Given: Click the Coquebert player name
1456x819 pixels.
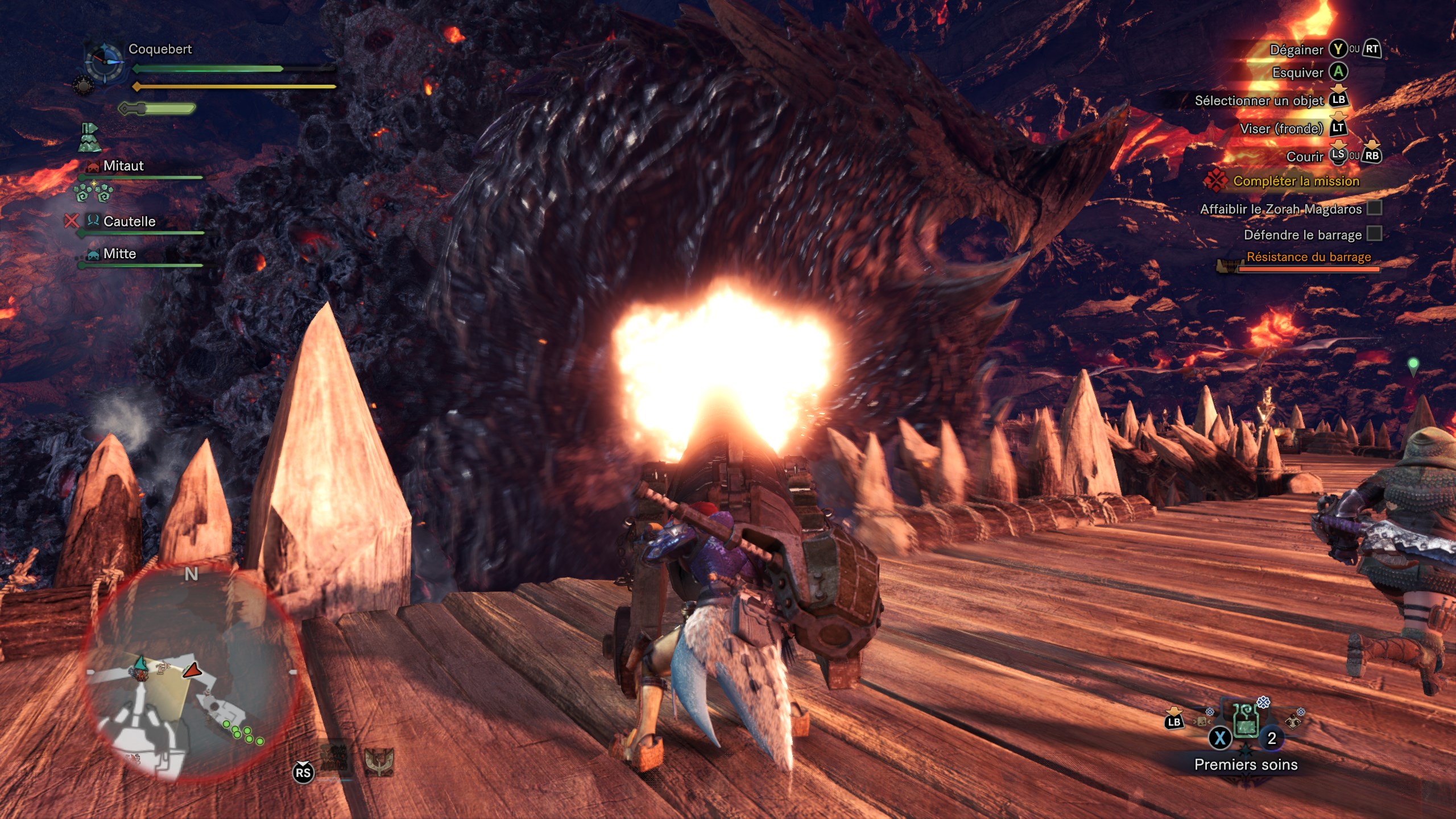Looking at the screenshot, I should point(160,49).
